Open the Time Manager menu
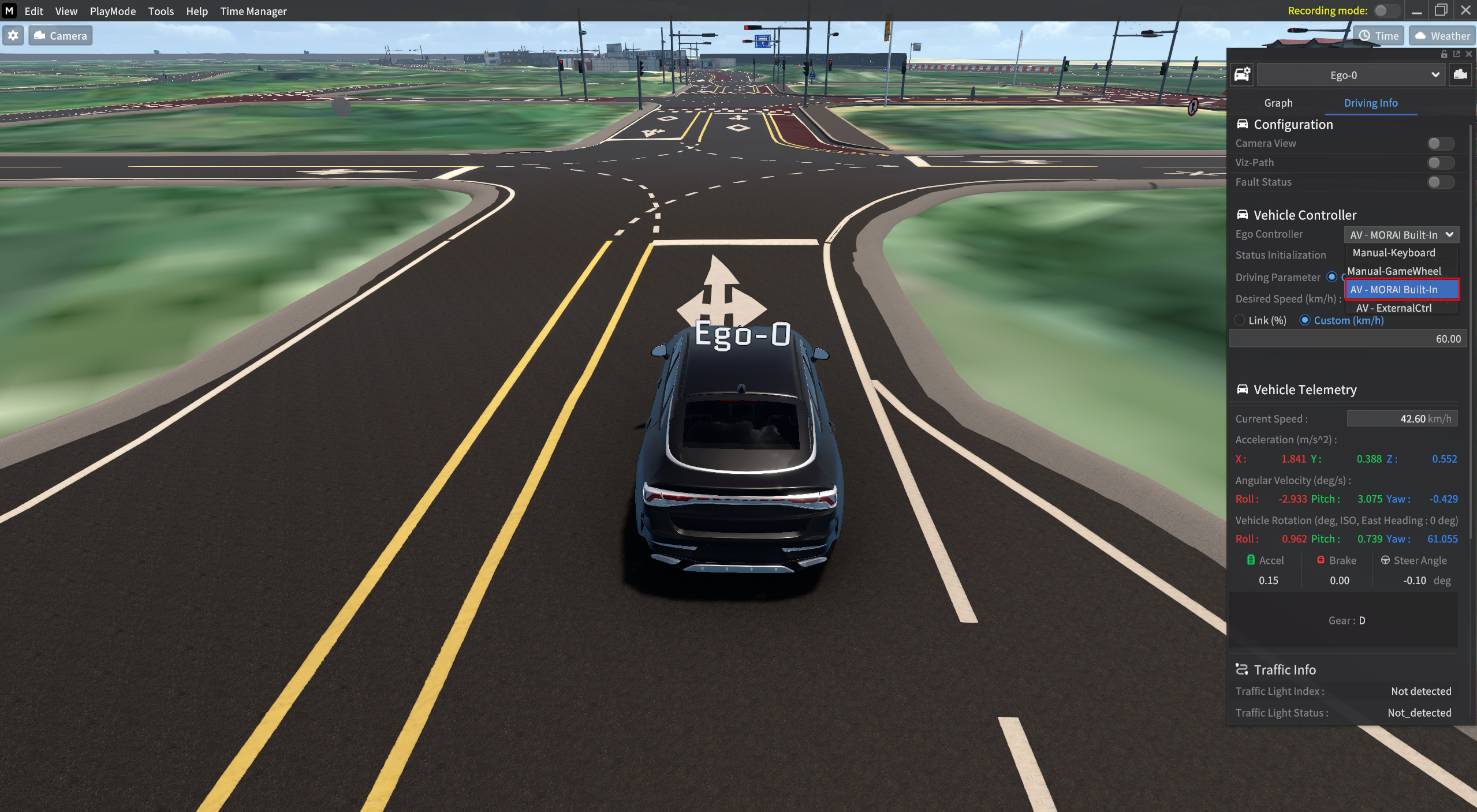Screen dimensions: 1477x812 [253, 11]
